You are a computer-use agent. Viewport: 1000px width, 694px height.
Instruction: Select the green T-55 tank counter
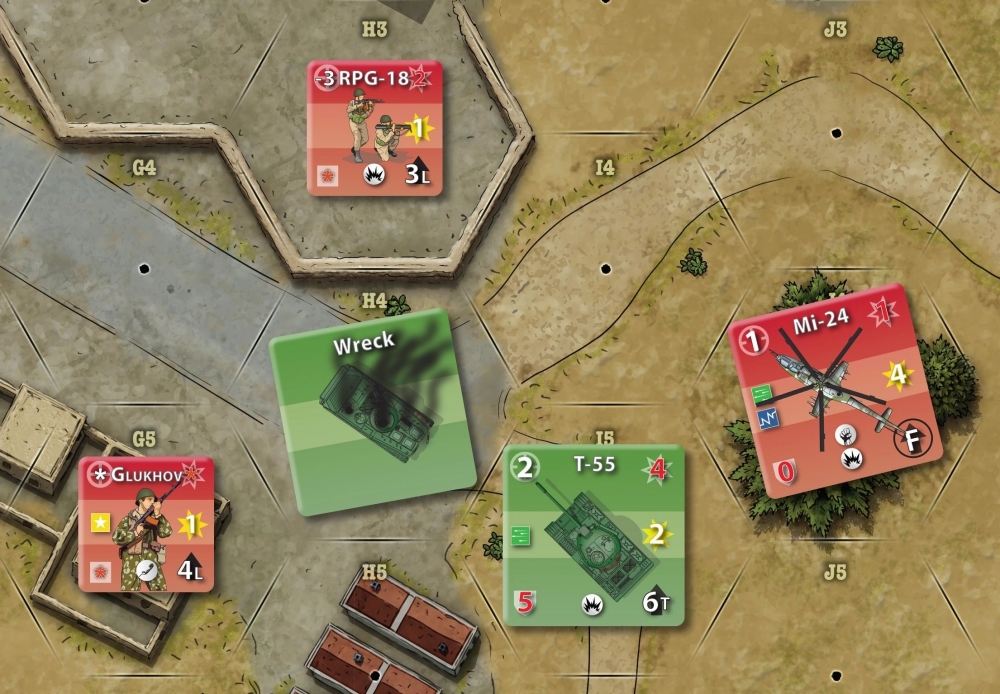pos(595,535)
